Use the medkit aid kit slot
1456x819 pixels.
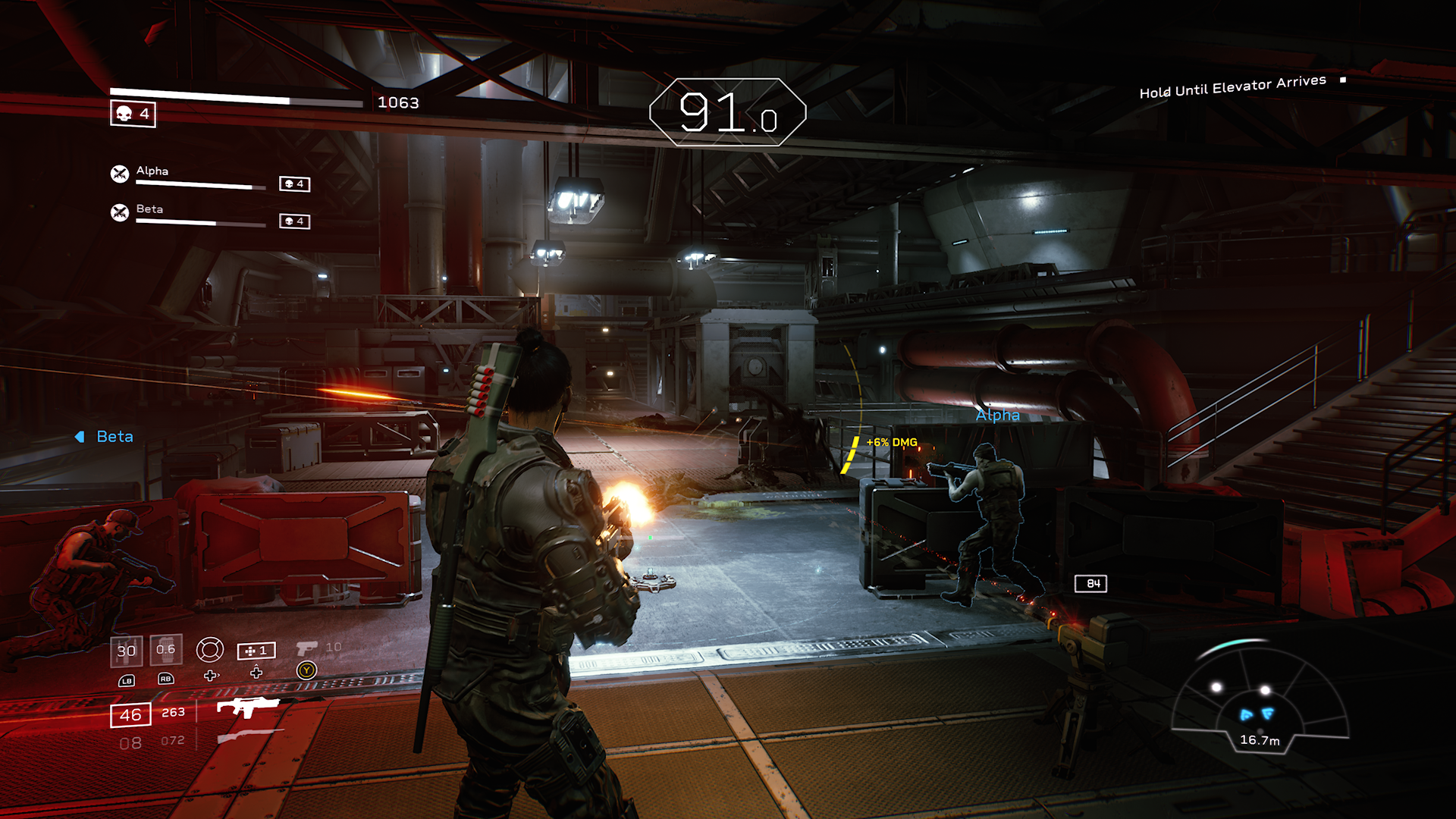[x=256, y=651]
